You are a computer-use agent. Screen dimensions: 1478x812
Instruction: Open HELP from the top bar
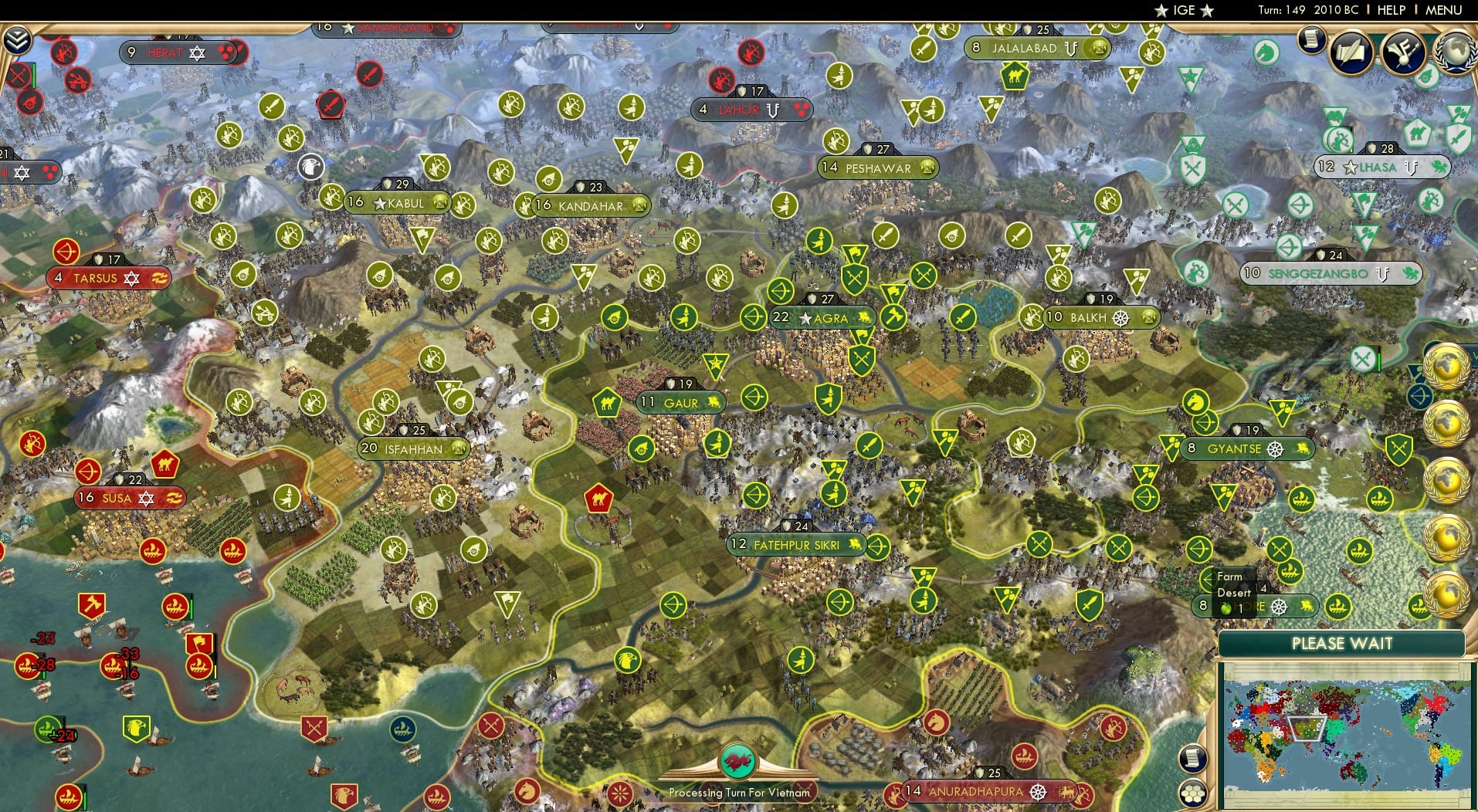coord(1390,10)
